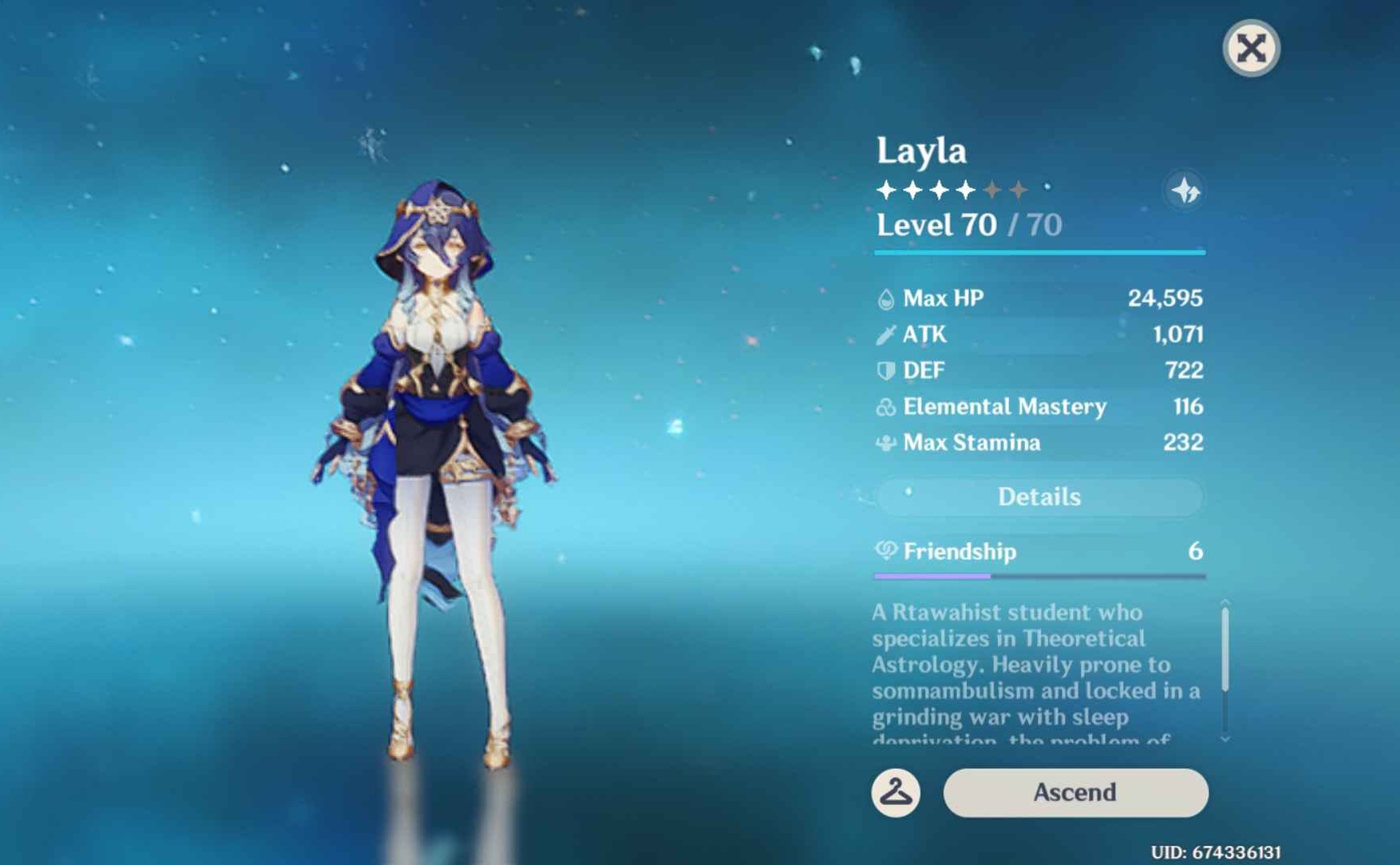
Task: Click the Elemental Mastery icon
Action: 884,407
